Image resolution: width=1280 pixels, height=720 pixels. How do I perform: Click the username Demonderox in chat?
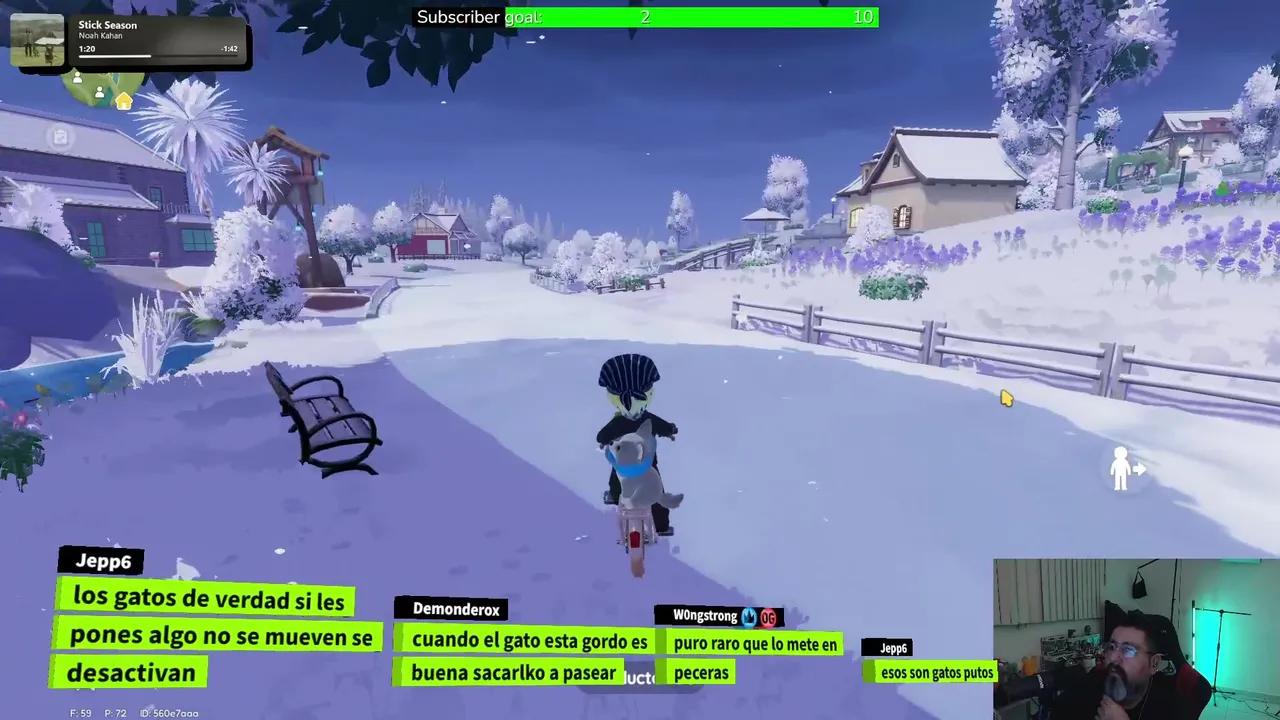[x=456, y=609]
